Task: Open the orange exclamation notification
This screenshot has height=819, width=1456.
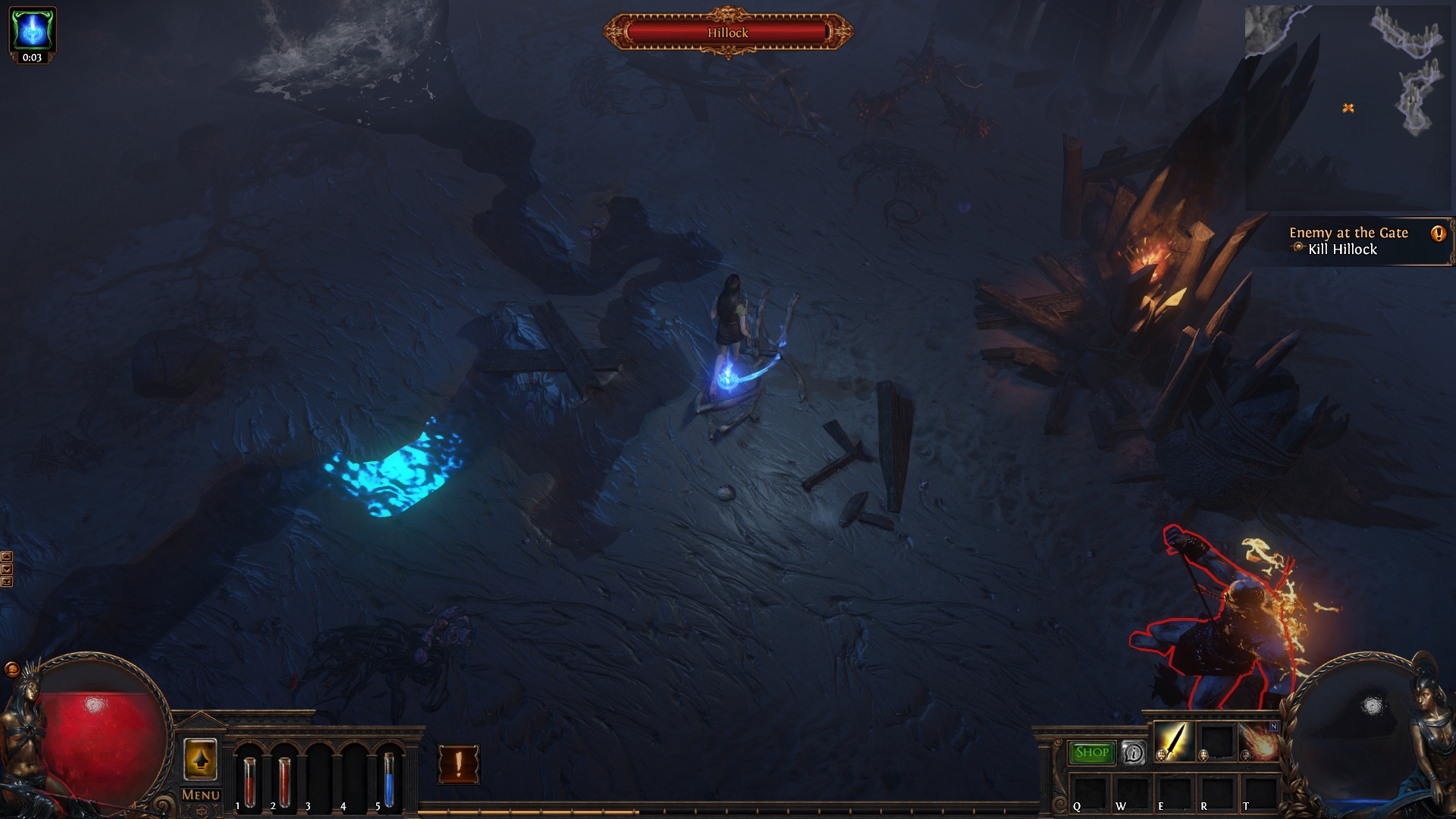Action: (459, 764)
